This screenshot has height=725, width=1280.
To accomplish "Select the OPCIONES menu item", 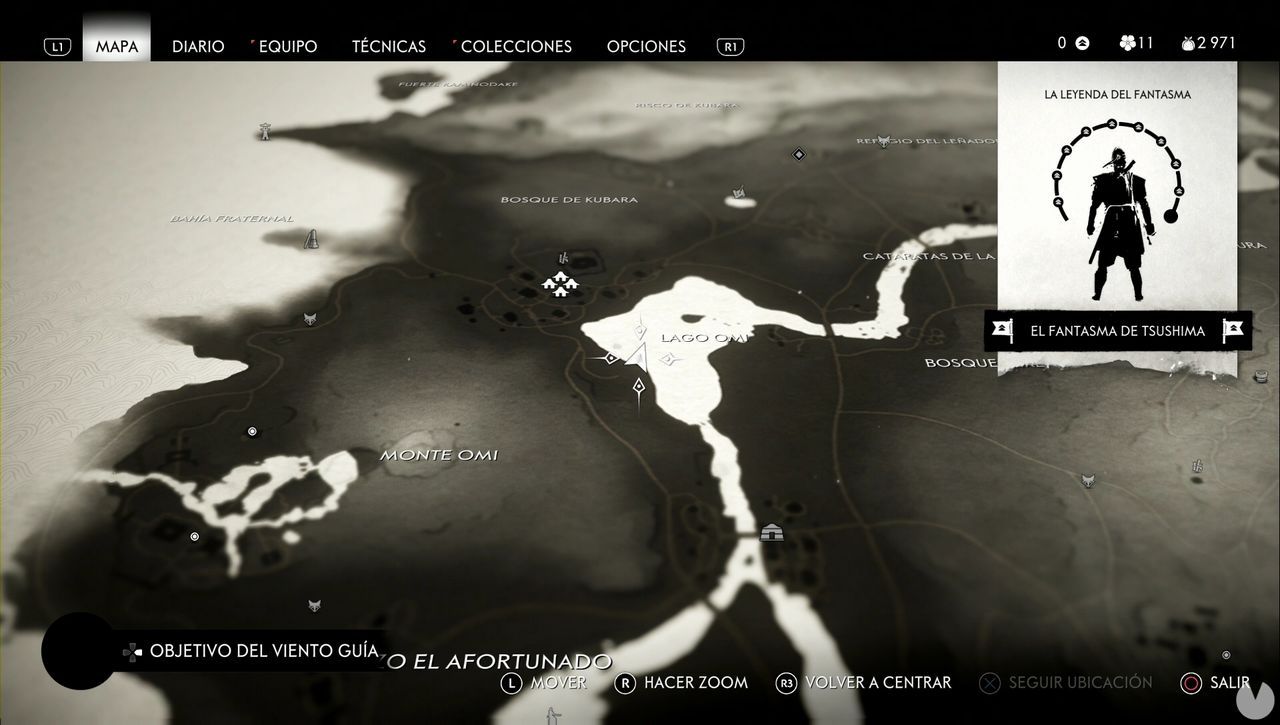I will coord(646,46).
